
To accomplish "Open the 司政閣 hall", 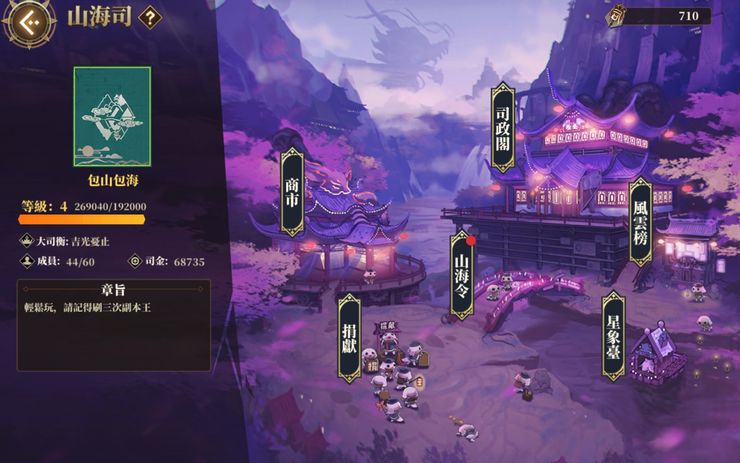I will coord(503,128).
